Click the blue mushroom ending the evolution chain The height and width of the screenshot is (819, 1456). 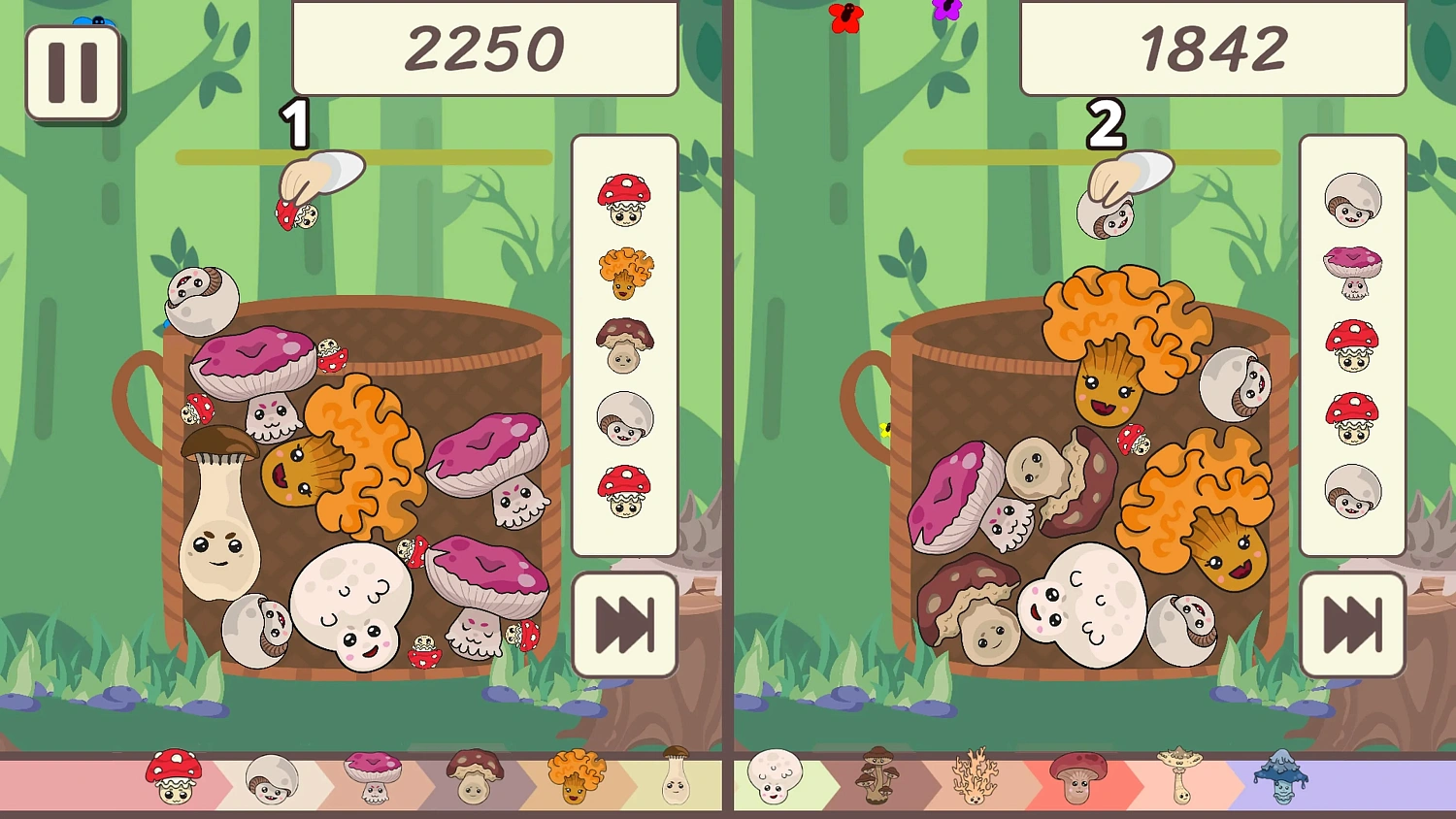(1281, 776)
